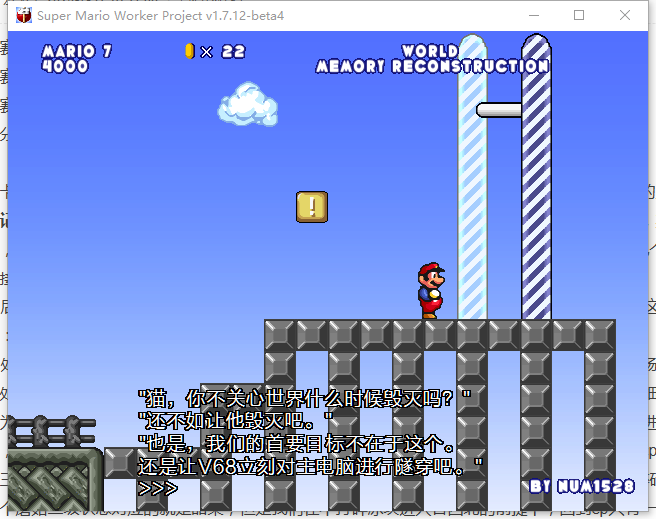Maximize the game window
Screen dimensions: 656x519
pyautogui.click(x=579, y=15)
